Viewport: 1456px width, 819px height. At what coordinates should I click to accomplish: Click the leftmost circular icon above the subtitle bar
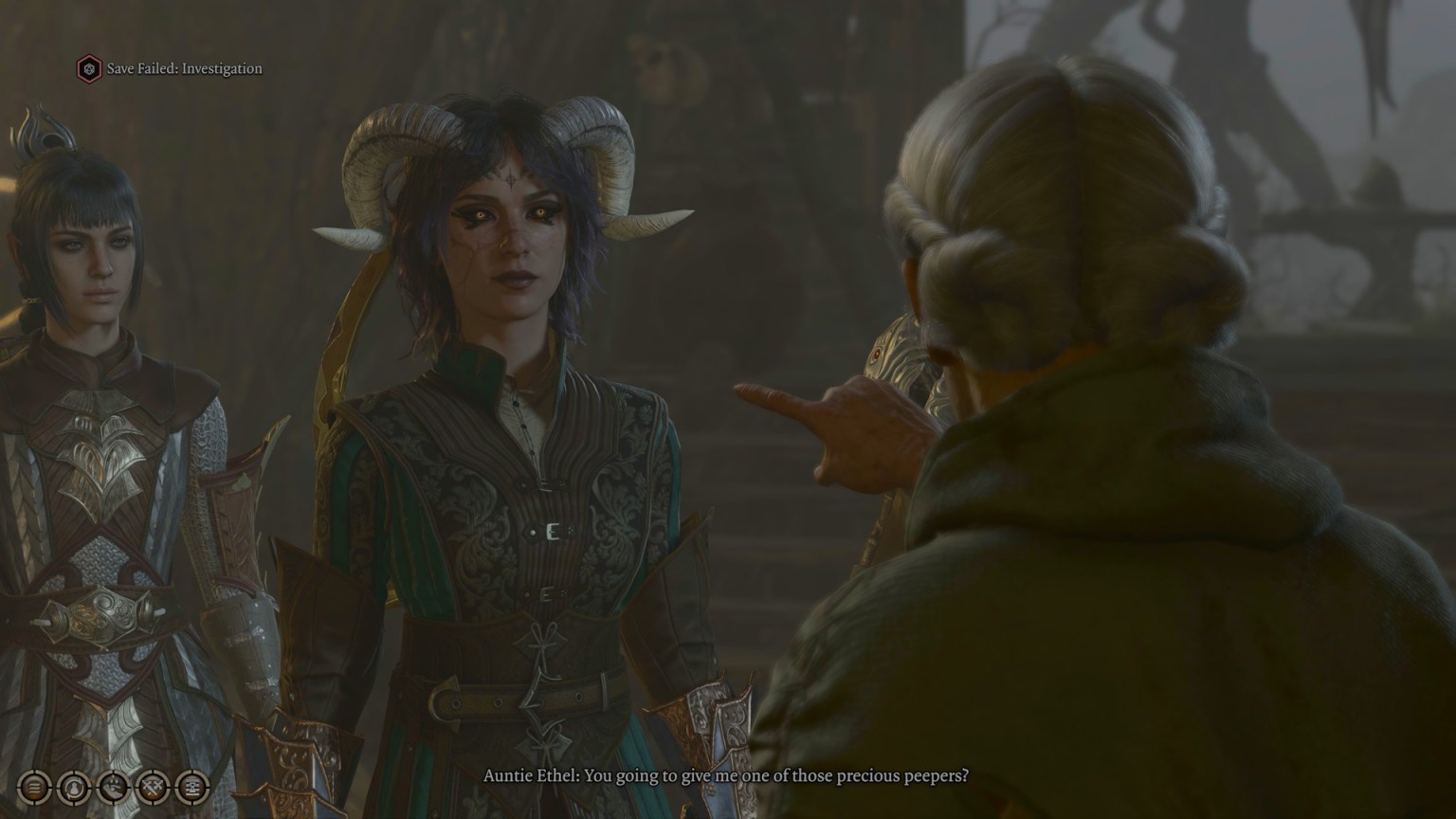click(x=34, y=787)
